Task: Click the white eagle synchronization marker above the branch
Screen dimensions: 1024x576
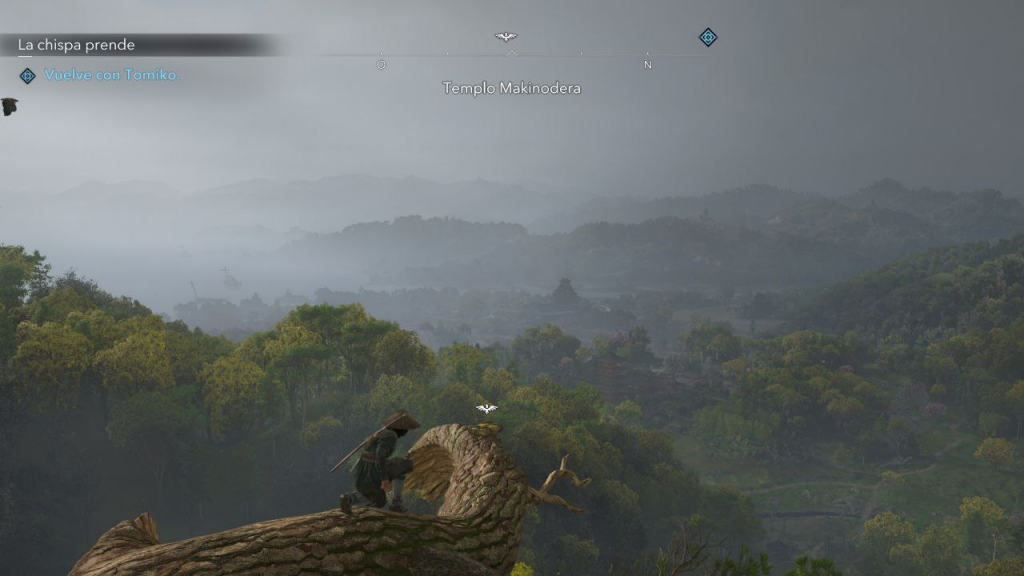Action: click(x=487, y=409)
